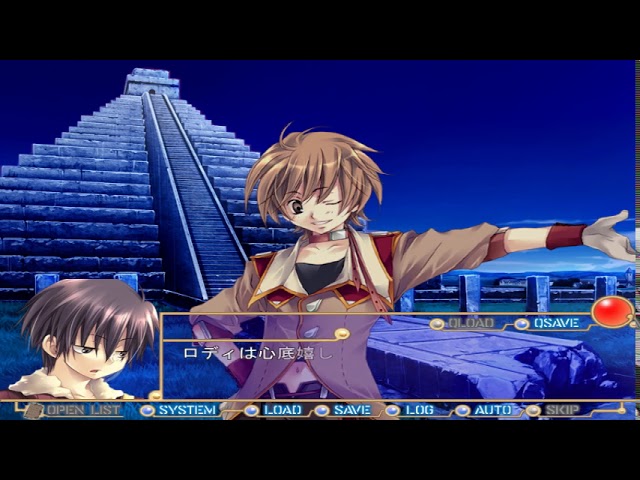The image size is (640, 480).
Task: Open the OPEN LIST menu
Action: coord(83,410)
